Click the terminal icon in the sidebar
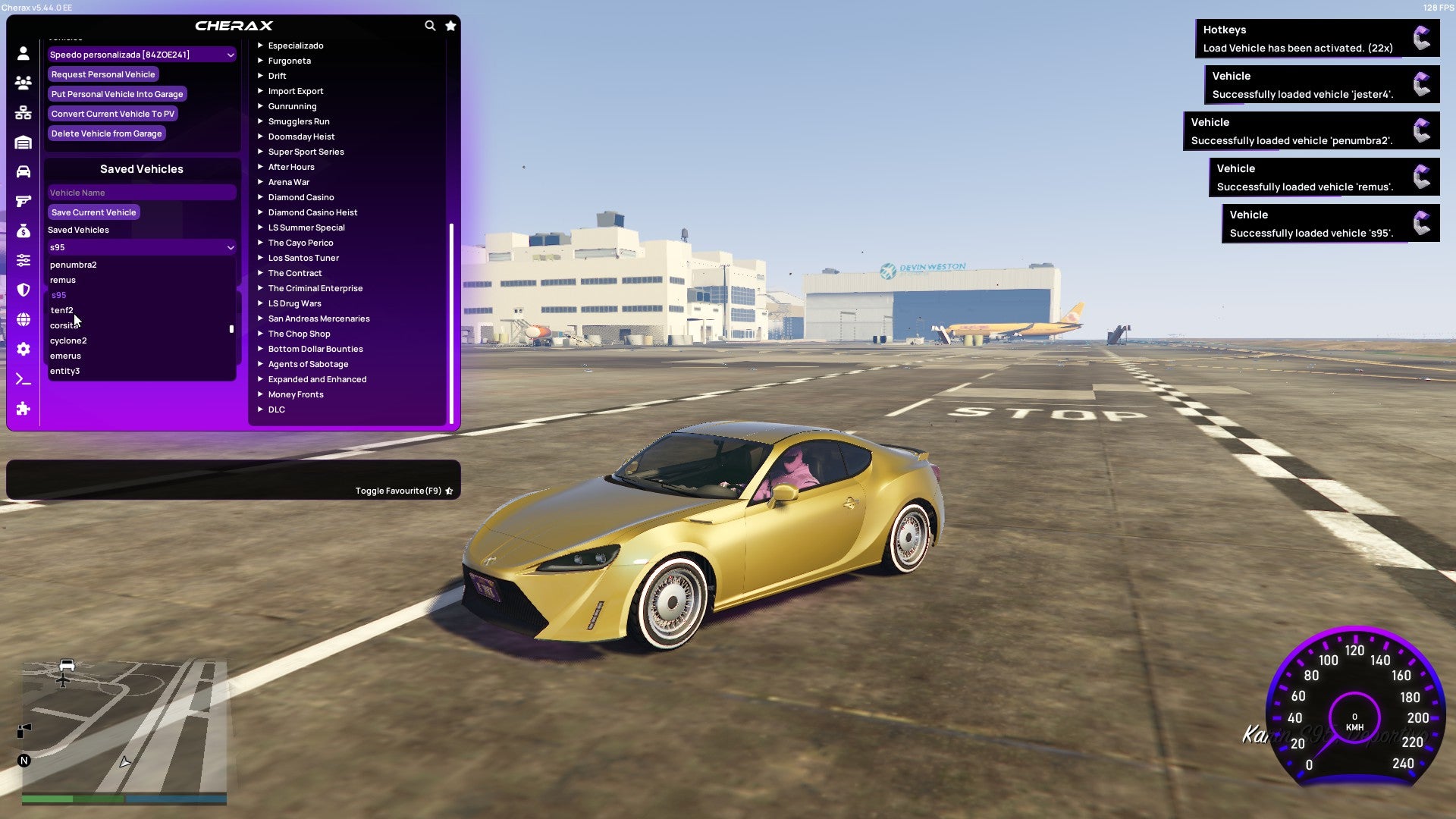1456x819 pixels. pyautogui.click(x=23, y=378)
